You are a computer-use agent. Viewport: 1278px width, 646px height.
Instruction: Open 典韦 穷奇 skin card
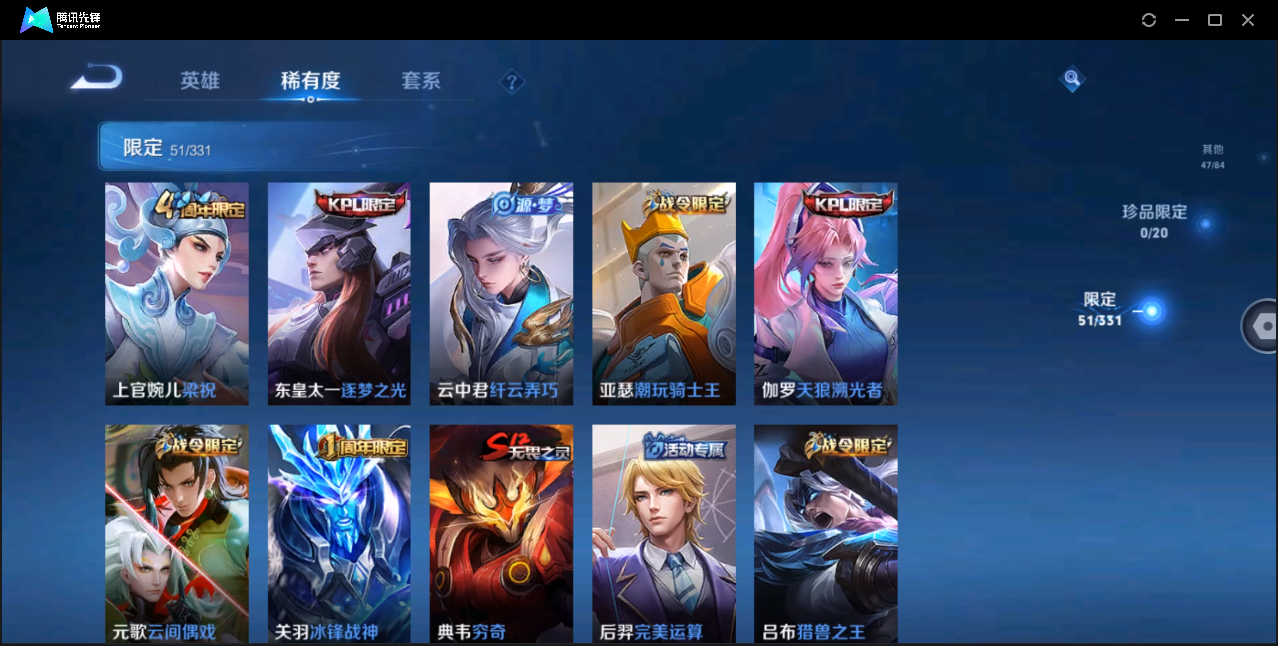(x=501, y=532)
